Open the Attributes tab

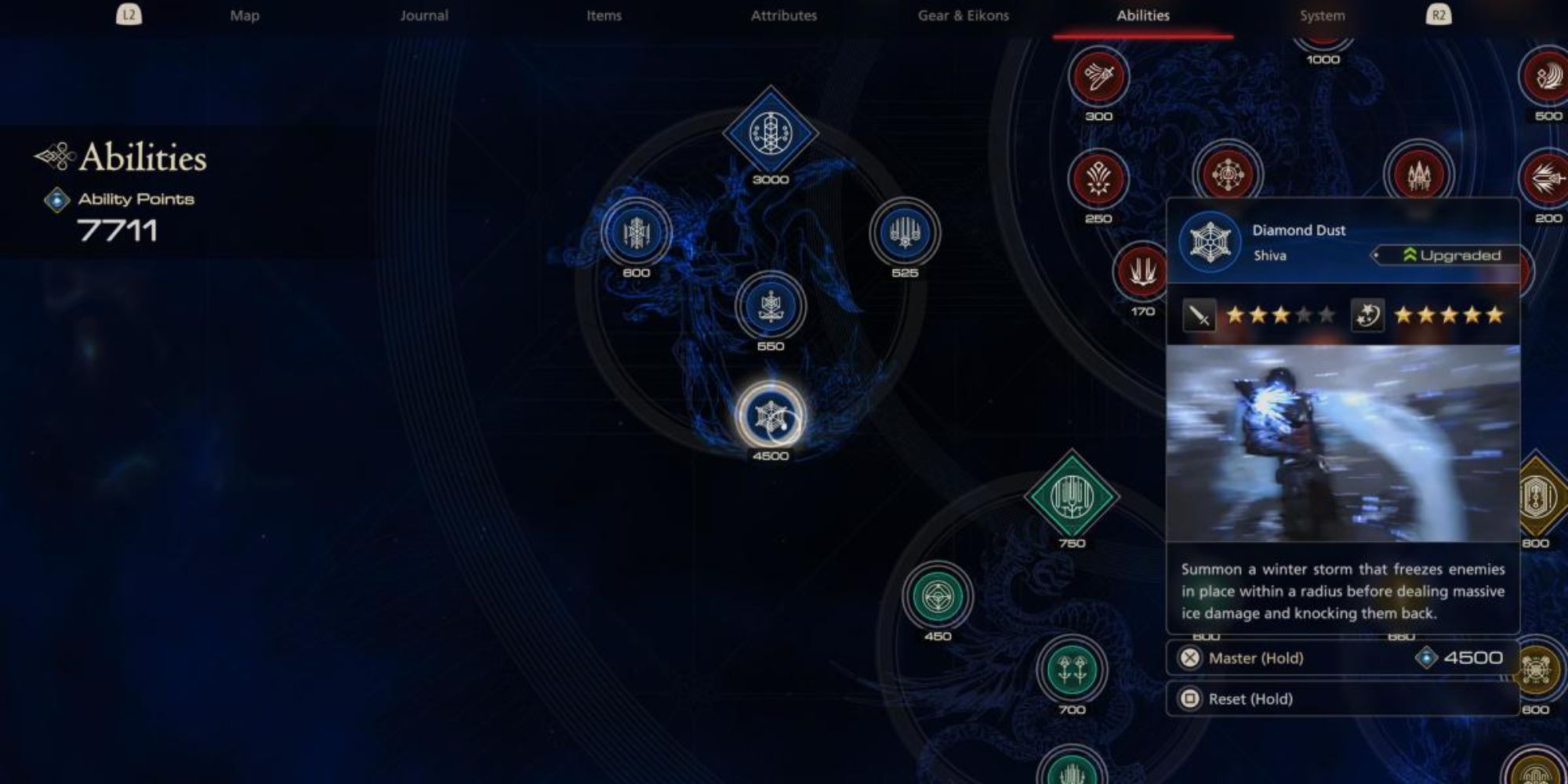[x=784, y=15]
